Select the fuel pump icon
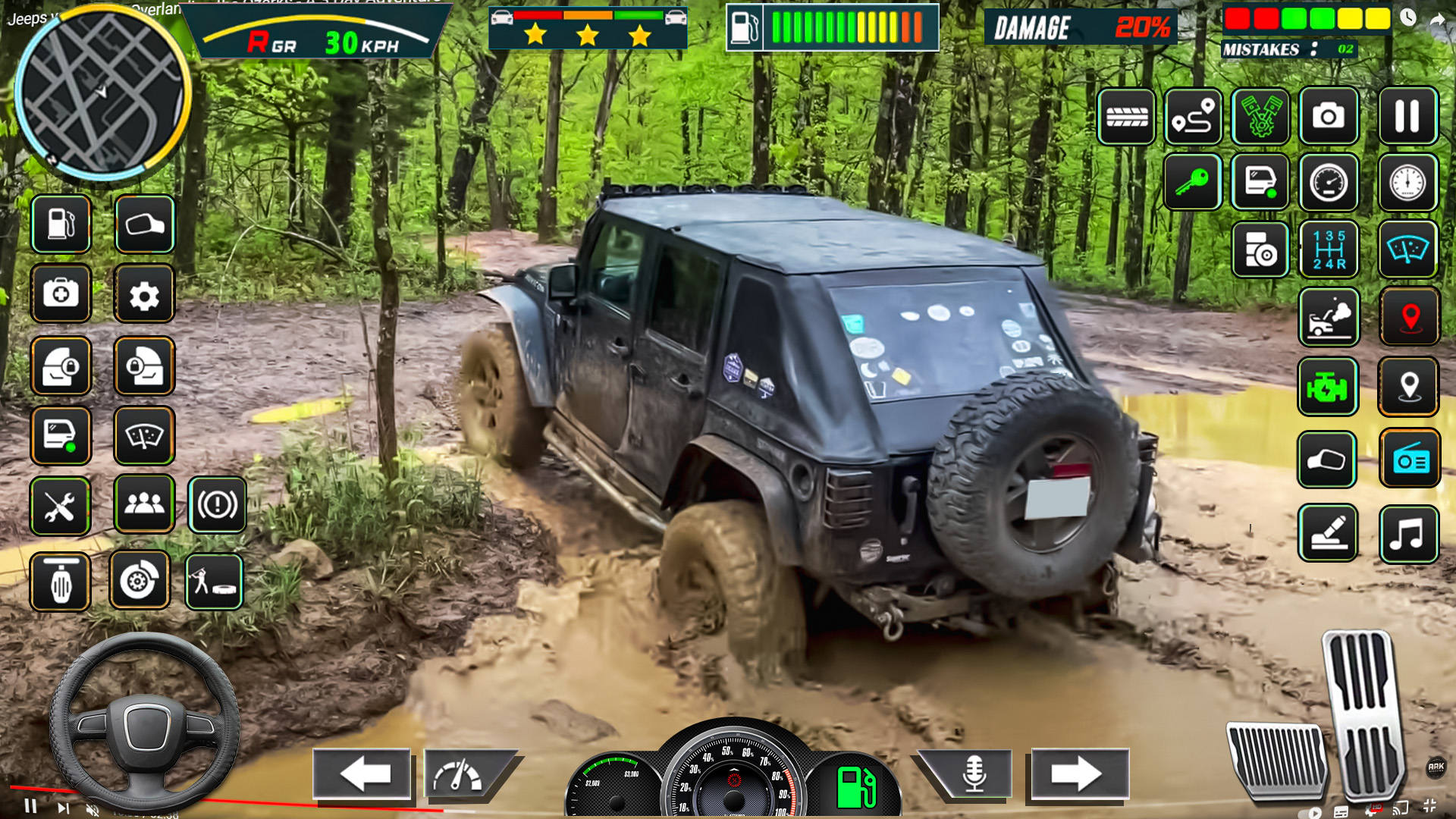The height and width of the screenshot is (819, 1456). [61, 224]
